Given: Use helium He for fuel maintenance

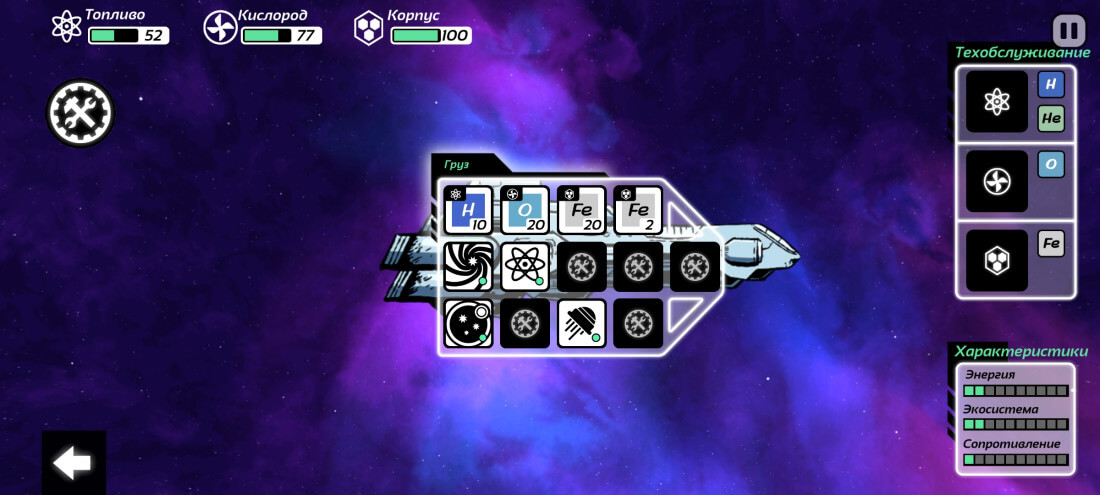Looking at the screenshot, I should coord(1051,118).
